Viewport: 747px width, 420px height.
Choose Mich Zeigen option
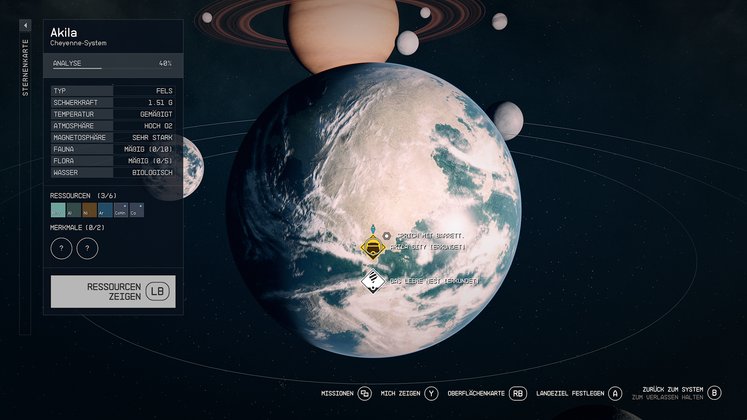pos(409,394)
